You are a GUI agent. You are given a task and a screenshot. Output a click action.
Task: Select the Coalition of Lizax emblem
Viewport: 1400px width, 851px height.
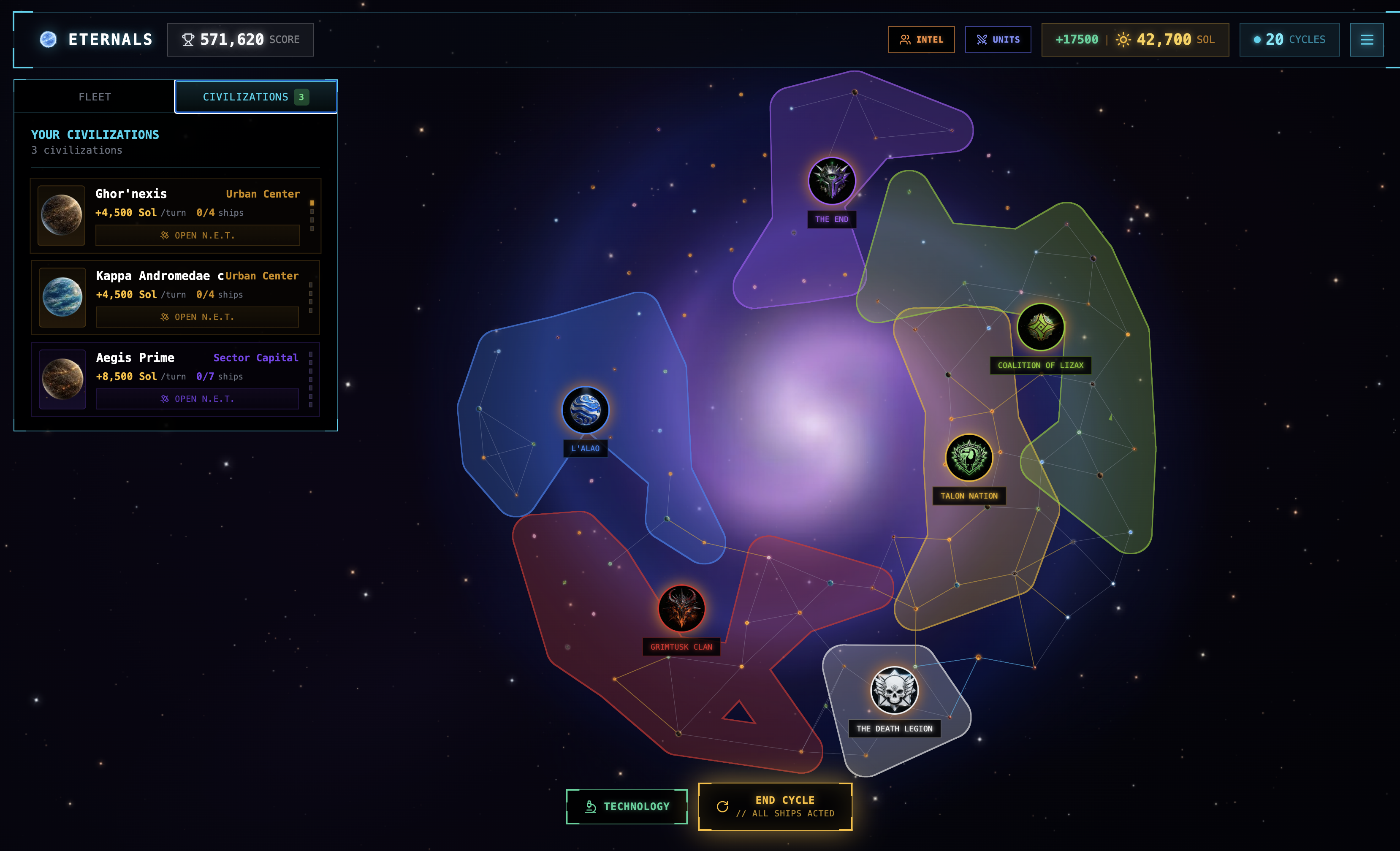pyautogui.click(x=1040, y=327)
